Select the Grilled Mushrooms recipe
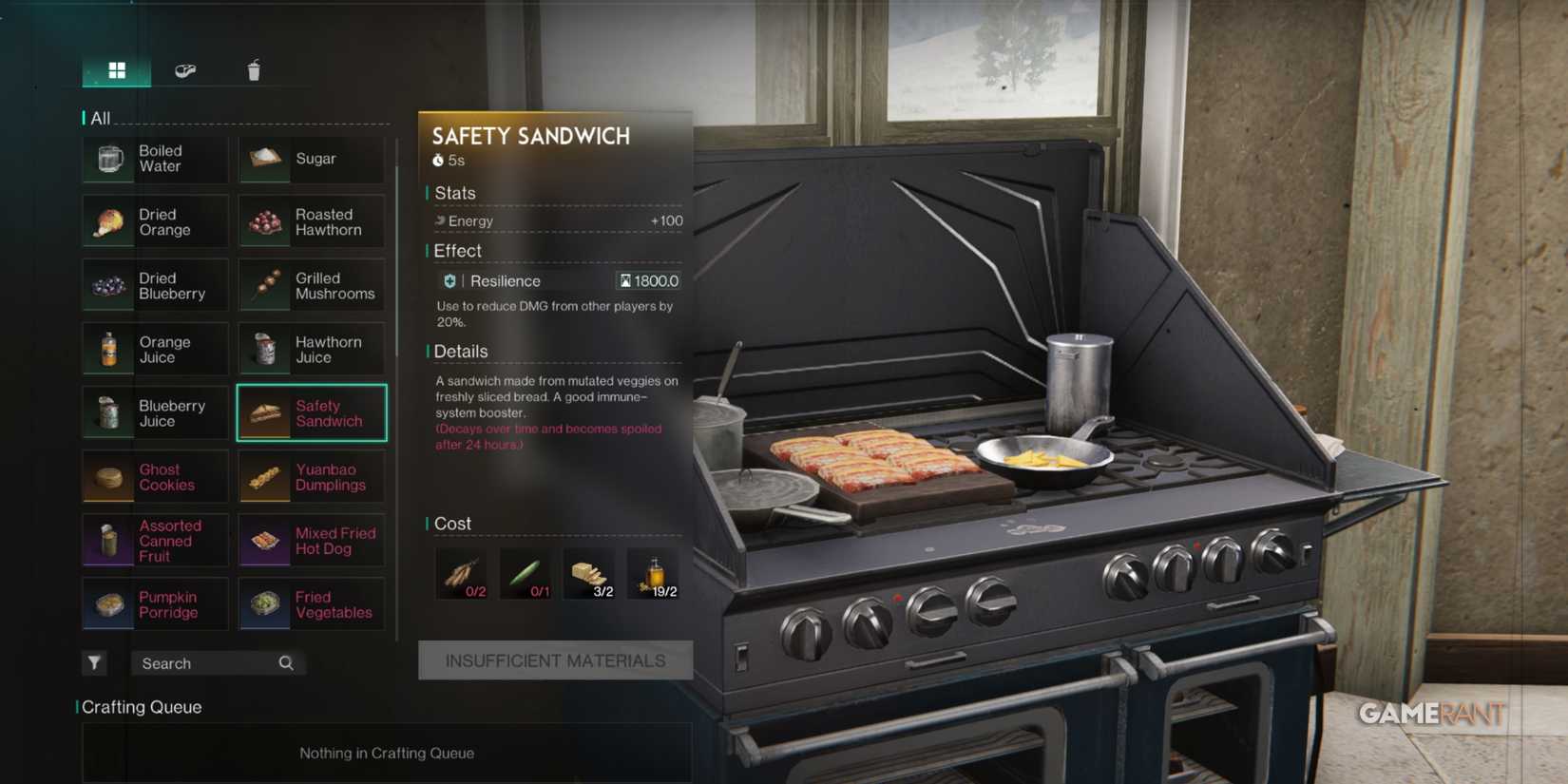Image resolution: width=1568 pixels, height=784 pixels. click(311, 286)
